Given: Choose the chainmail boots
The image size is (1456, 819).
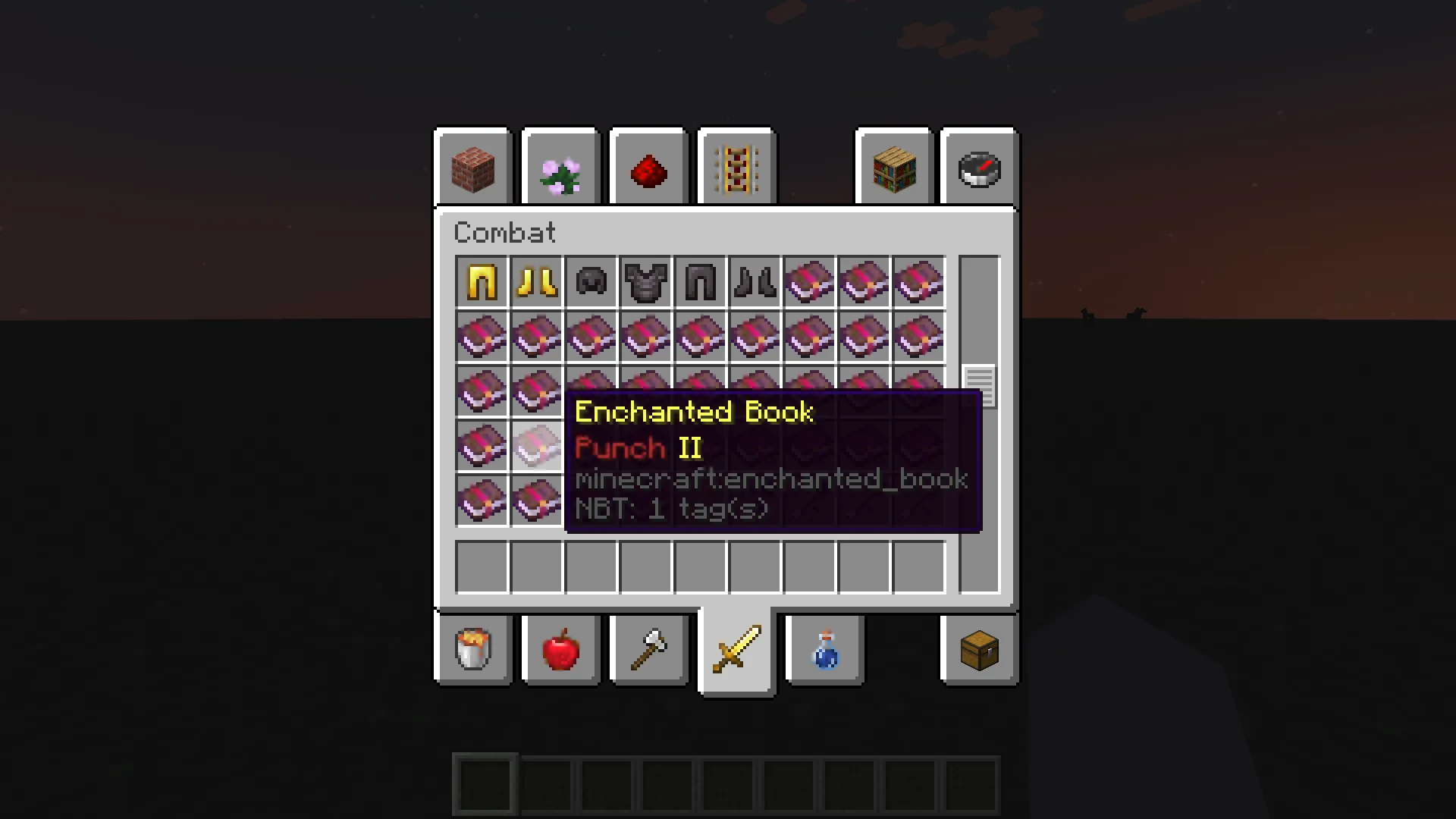Looking at the screenshot, I should point(755,282).
